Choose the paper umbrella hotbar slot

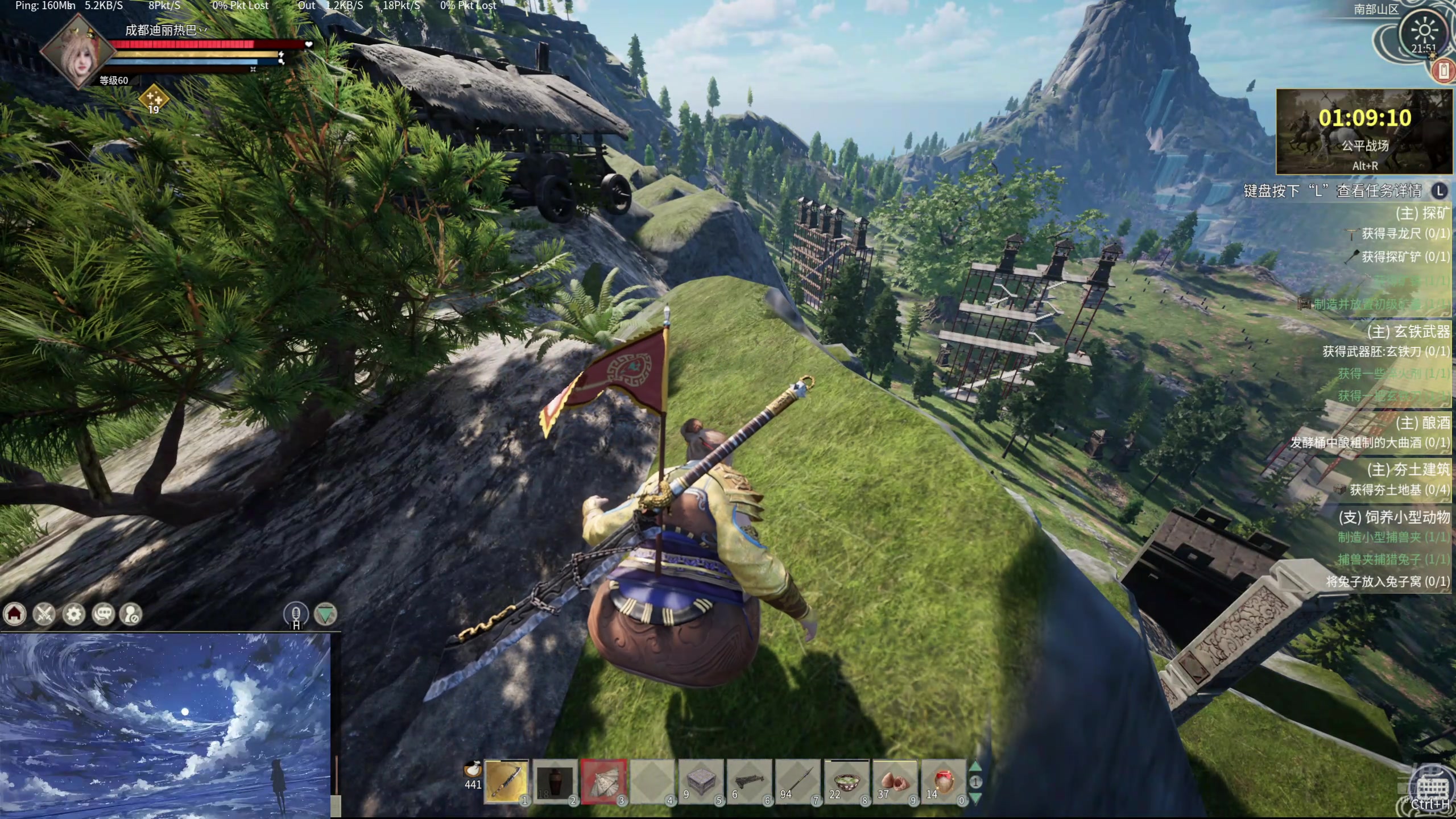tap(603, 781)
